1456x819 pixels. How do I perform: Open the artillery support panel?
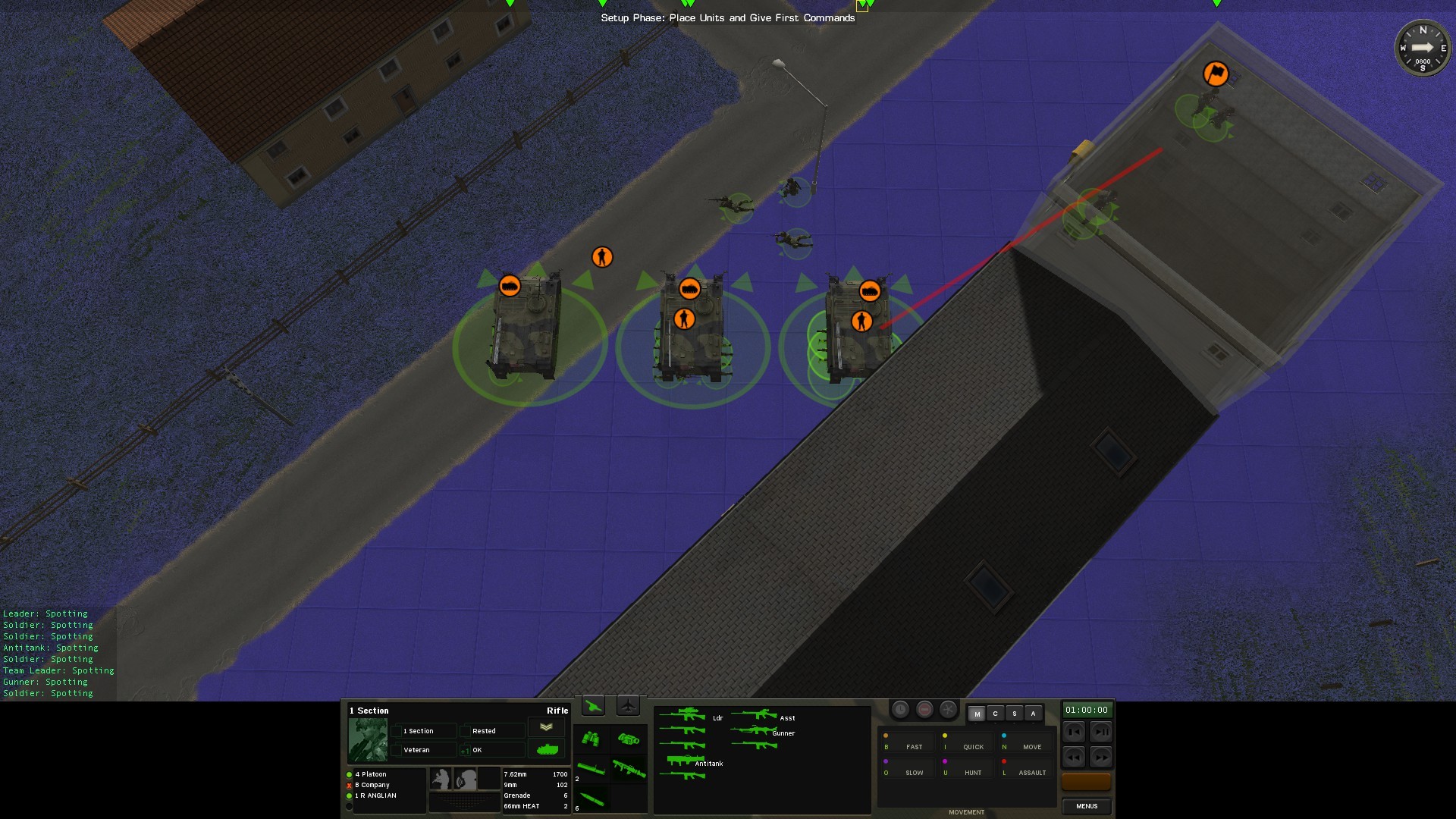tap(593, 707)
